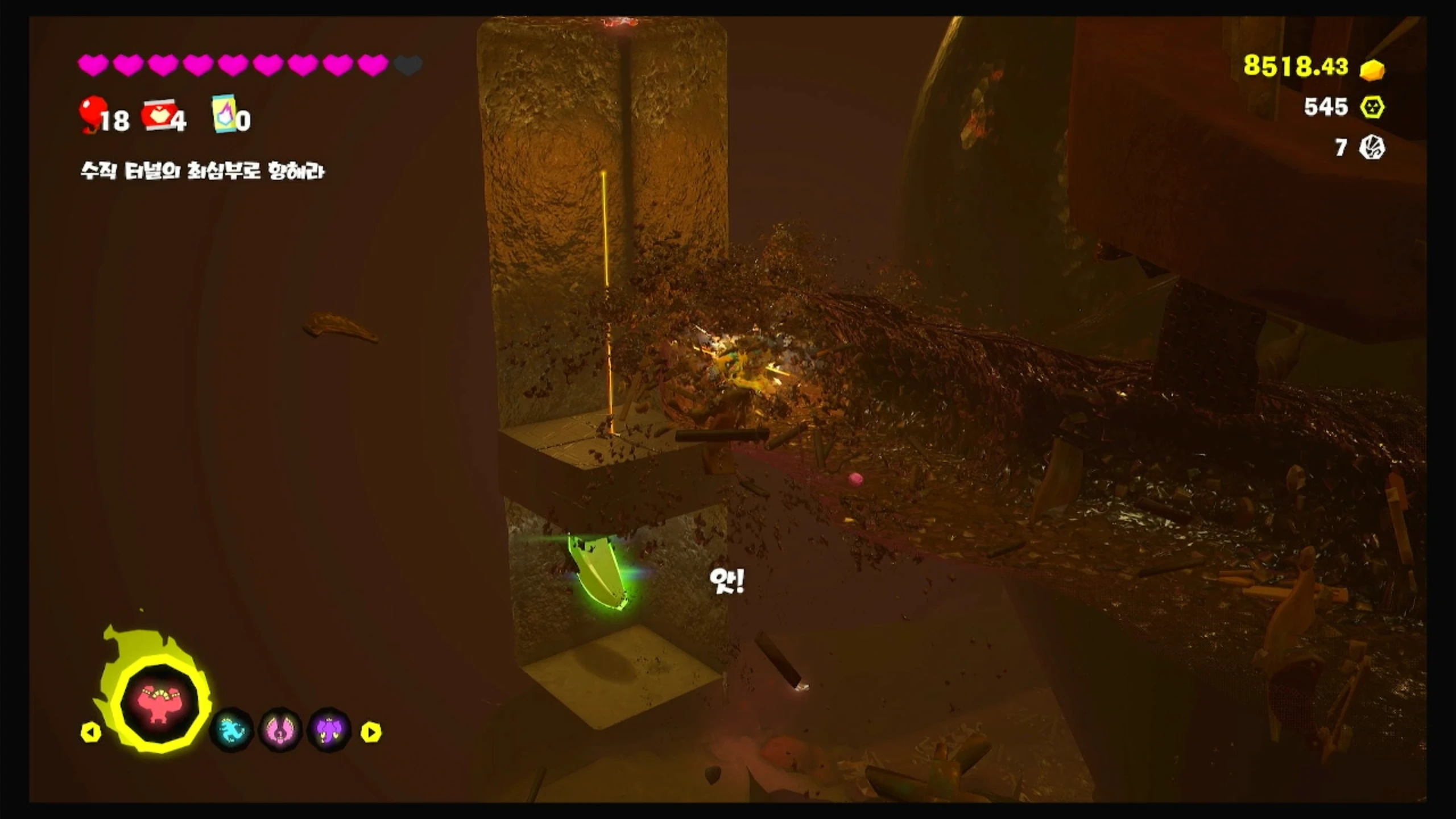Click the yellow hexagonal chip icon

pos(1372,107)
